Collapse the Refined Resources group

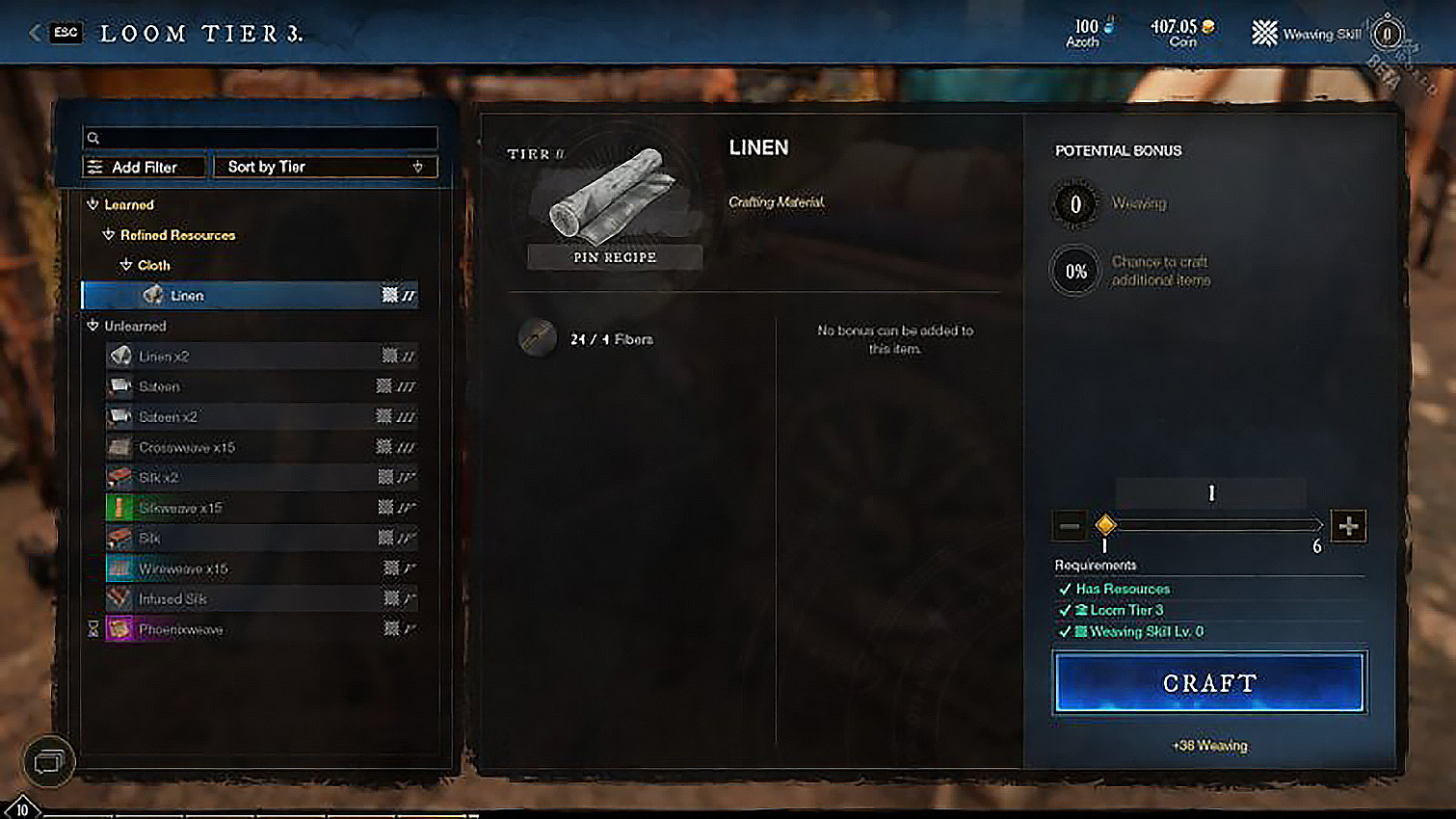(109, 235)
